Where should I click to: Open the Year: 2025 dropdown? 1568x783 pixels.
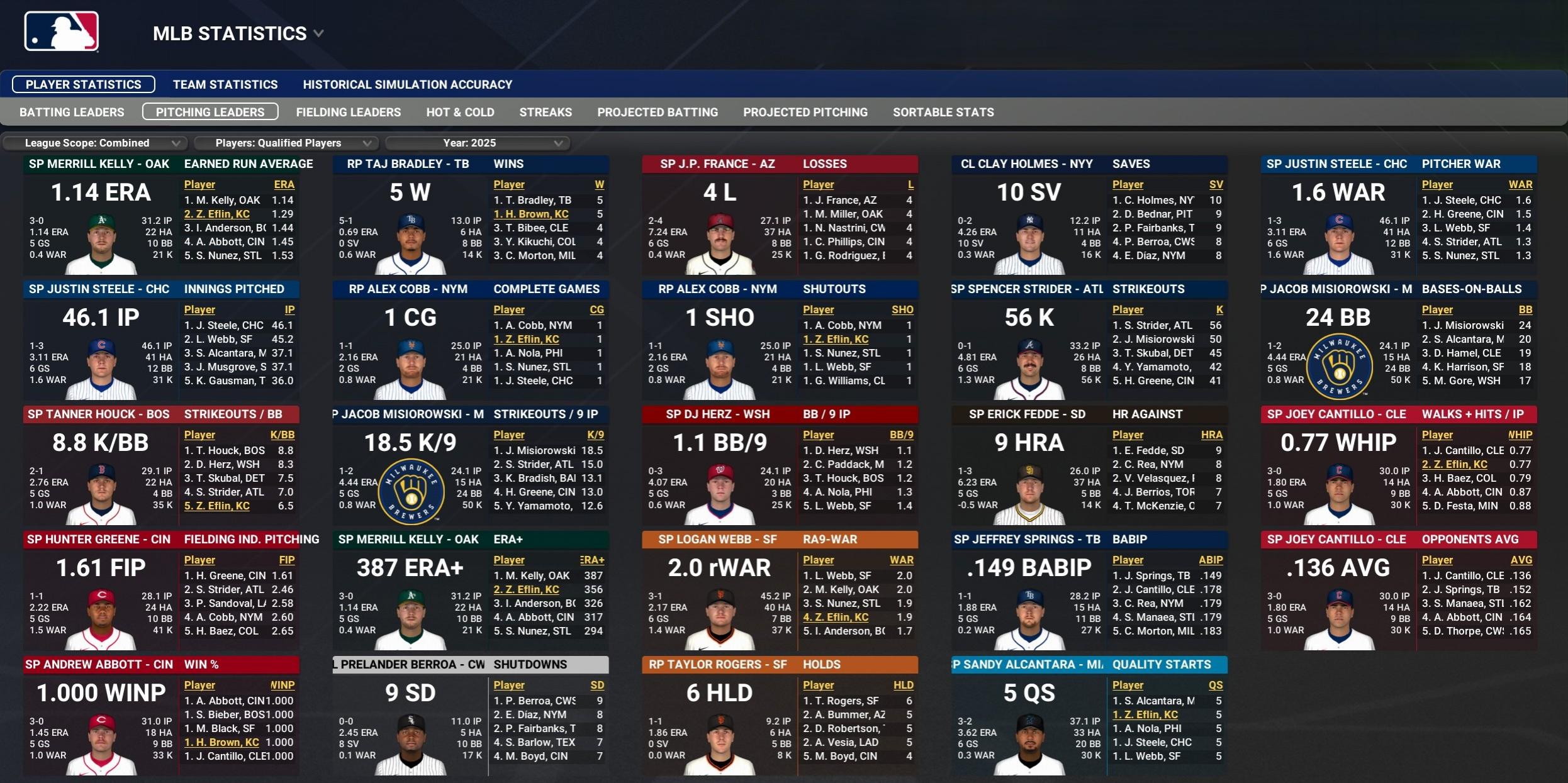pyautogui.click(x=477, y=143)
